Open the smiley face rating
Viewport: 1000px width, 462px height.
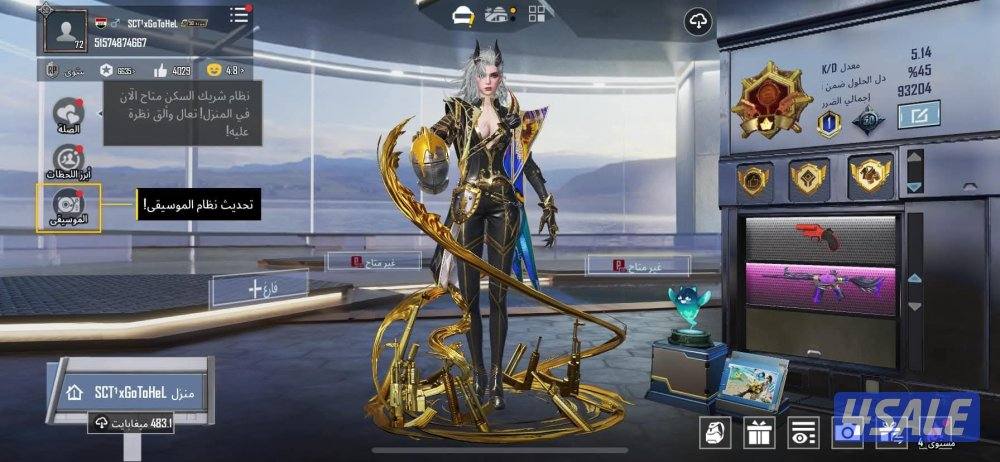214,71
